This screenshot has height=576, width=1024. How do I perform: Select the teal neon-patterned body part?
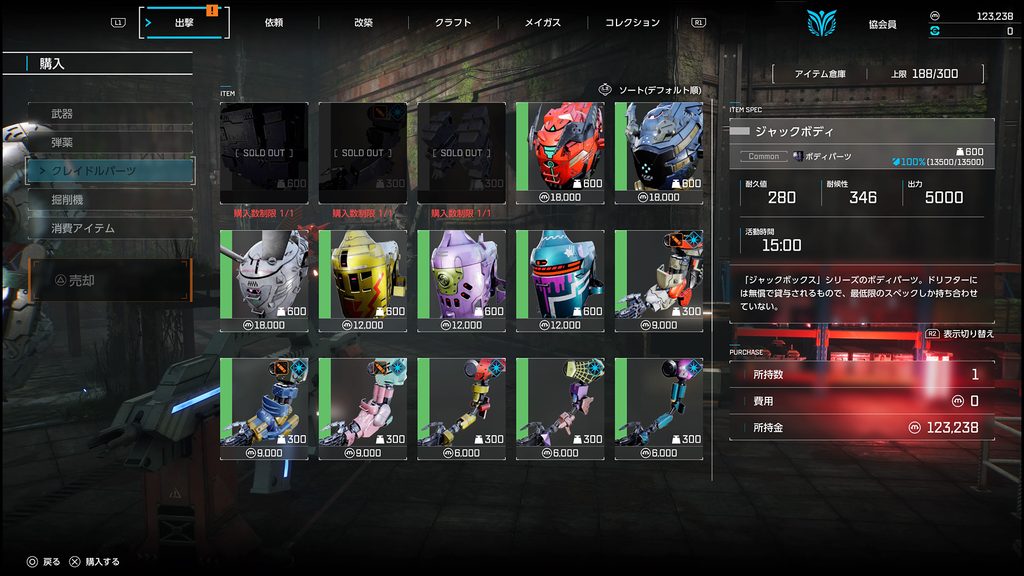pos(561,281)
